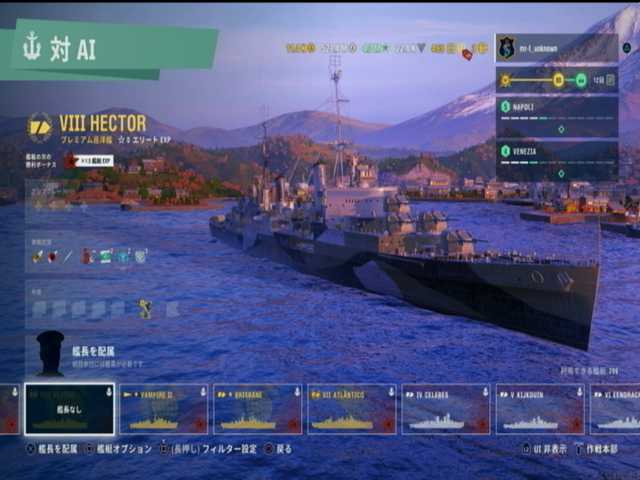The image size is (640, 480).
Task: Open the Venezia progress panel
Action: coord(556,160)
